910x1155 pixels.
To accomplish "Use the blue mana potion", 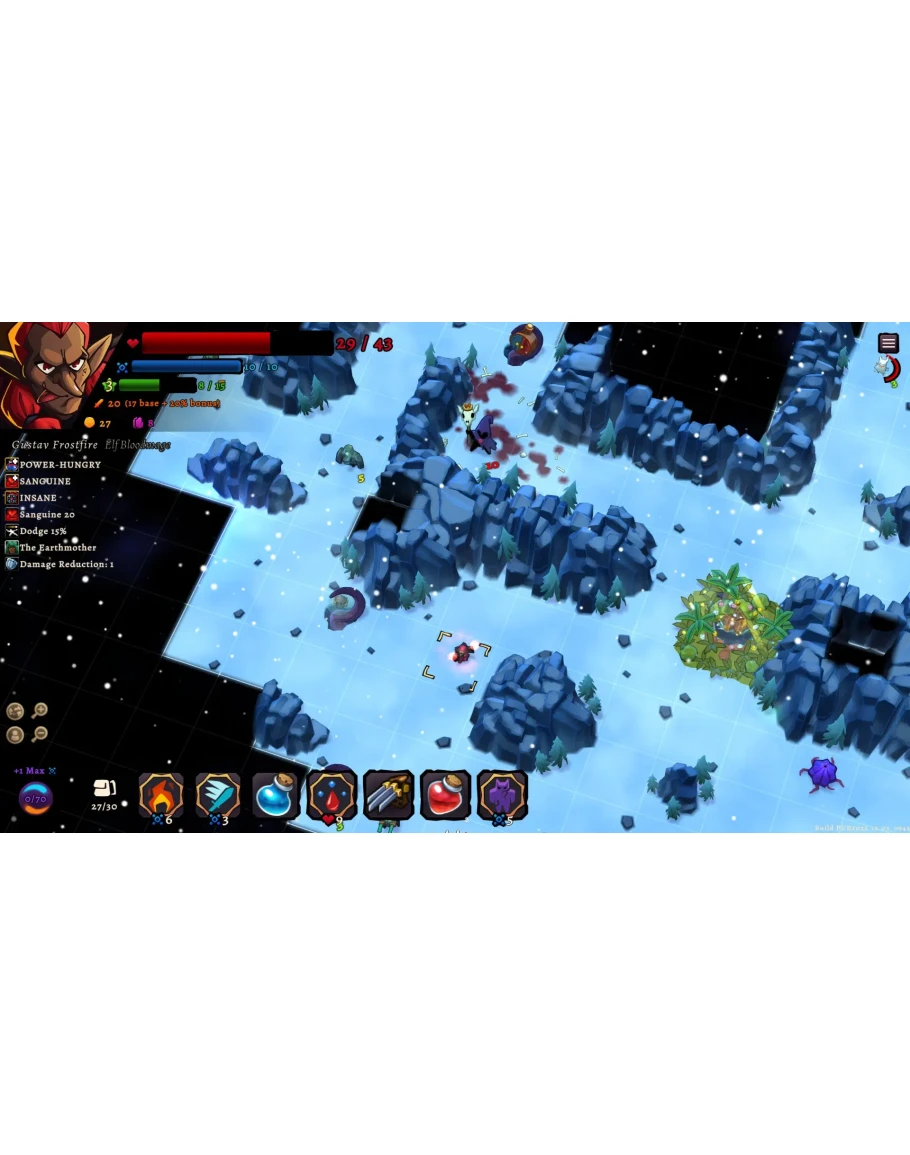I will click(275, 795).
